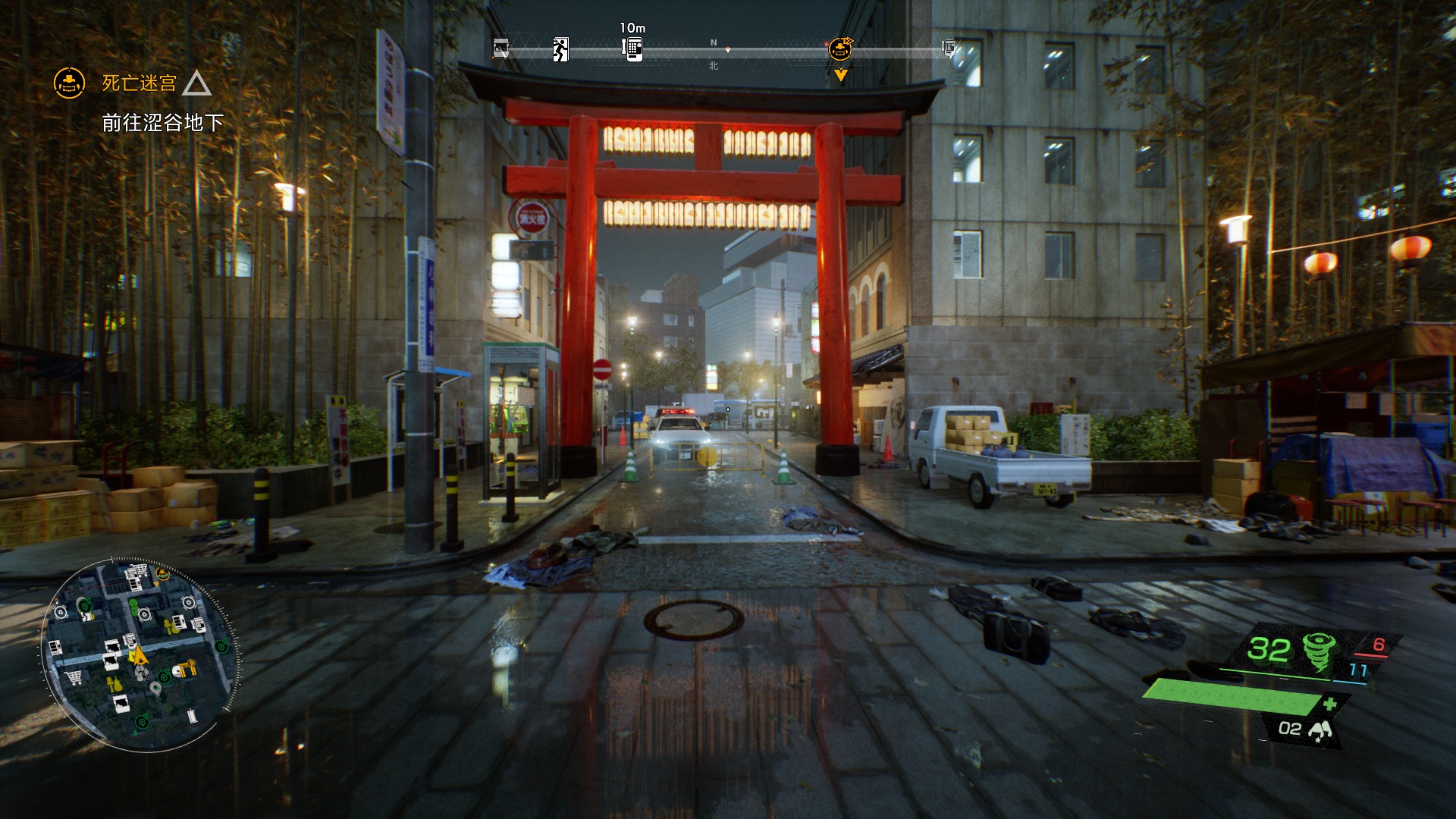Select the grey paw print marker on minimap
Viewport: 1456px width, 819px height.
coord(142,673)
